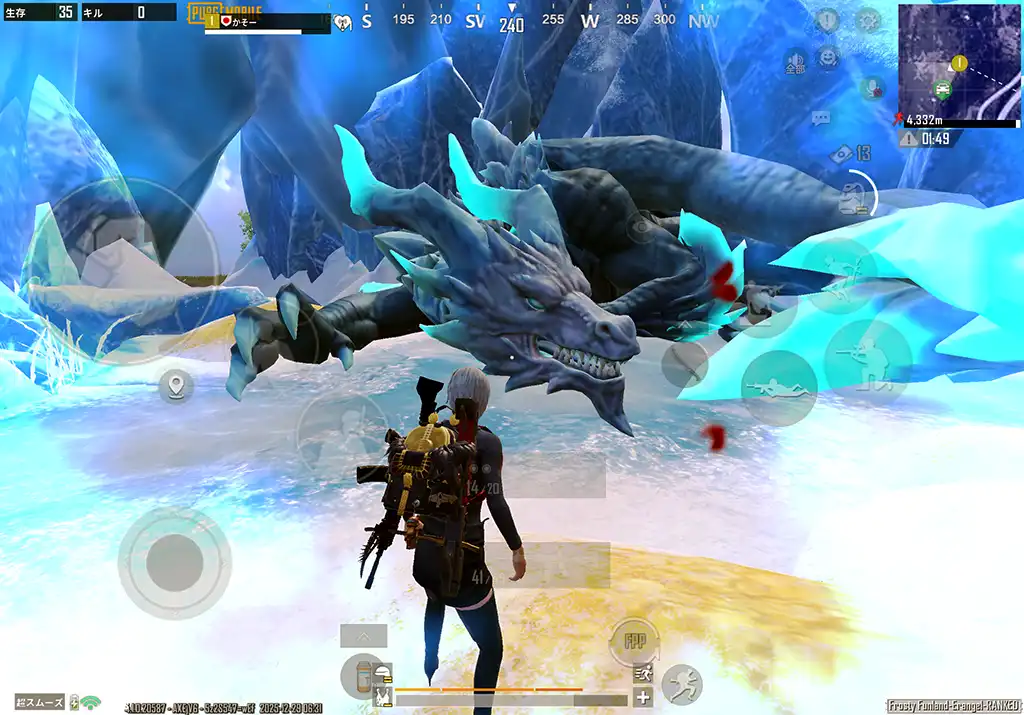Switch camera with the FPP button
Viewport: 1024px width, 715px height.
point(634,641)
